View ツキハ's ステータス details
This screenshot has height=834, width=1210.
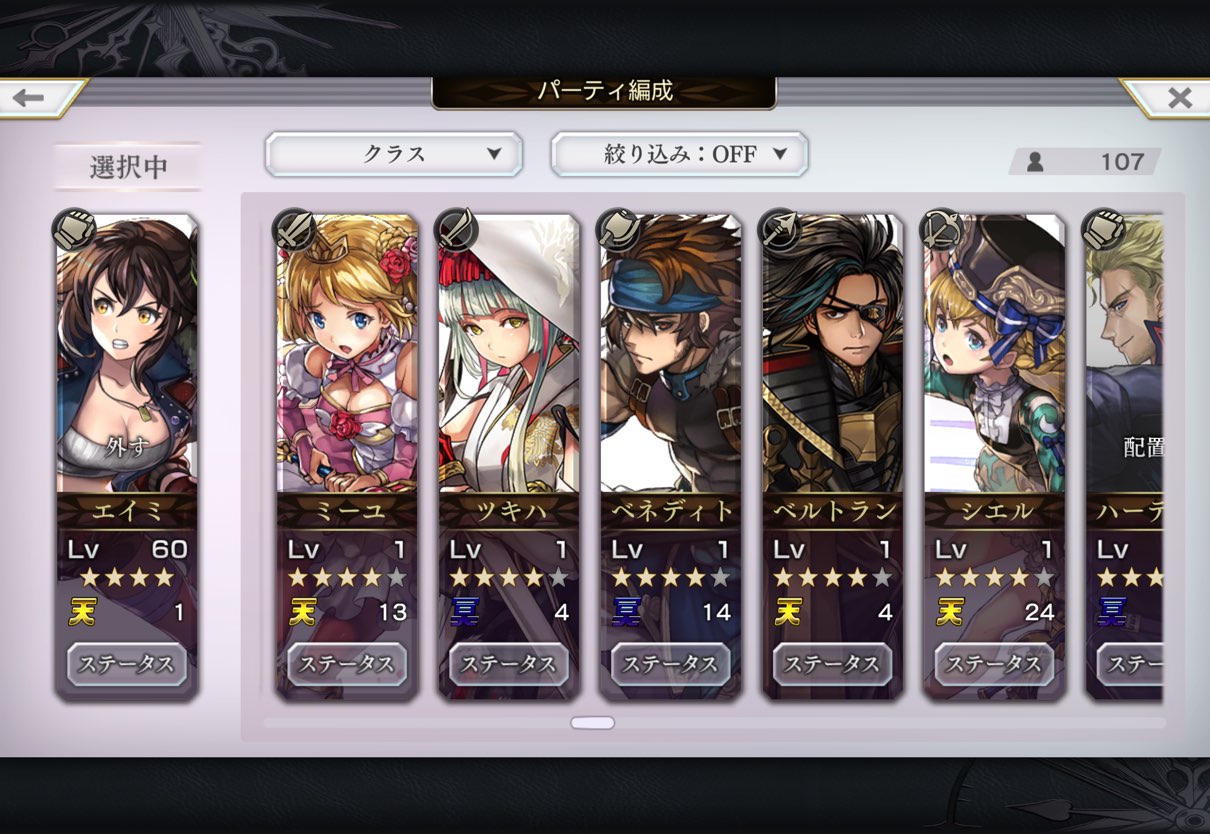(509, 664)
